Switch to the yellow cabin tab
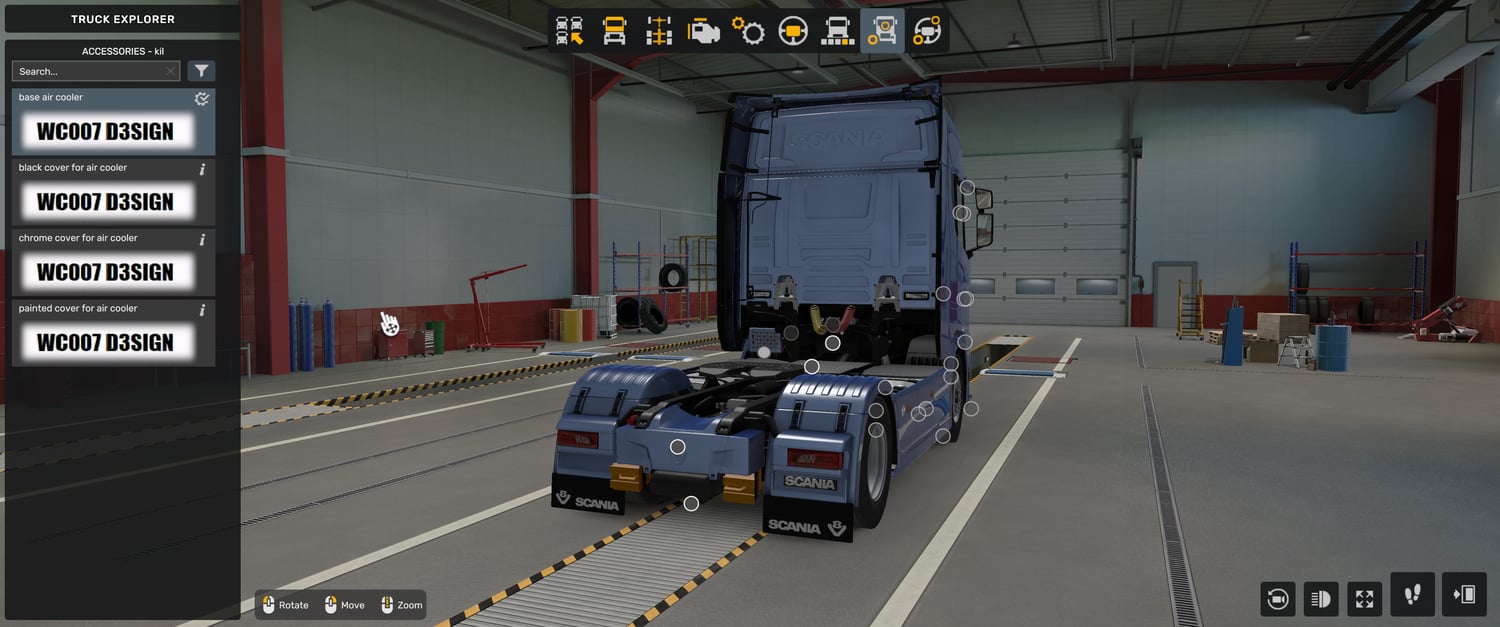 [x=614, y=31]
